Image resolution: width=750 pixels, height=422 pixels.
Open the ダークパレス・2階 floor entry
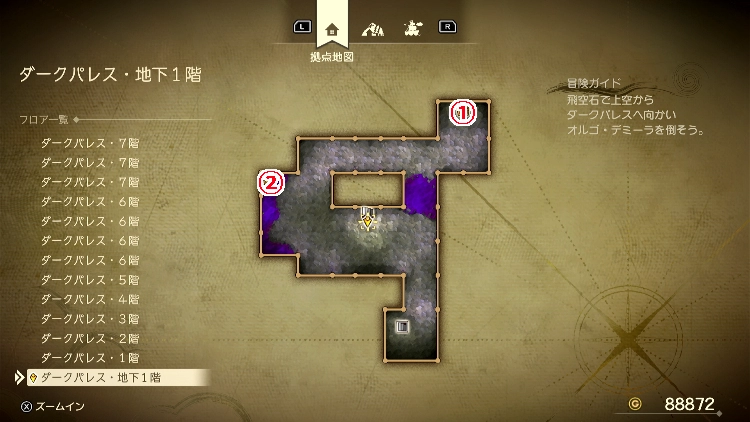(90, 338)
